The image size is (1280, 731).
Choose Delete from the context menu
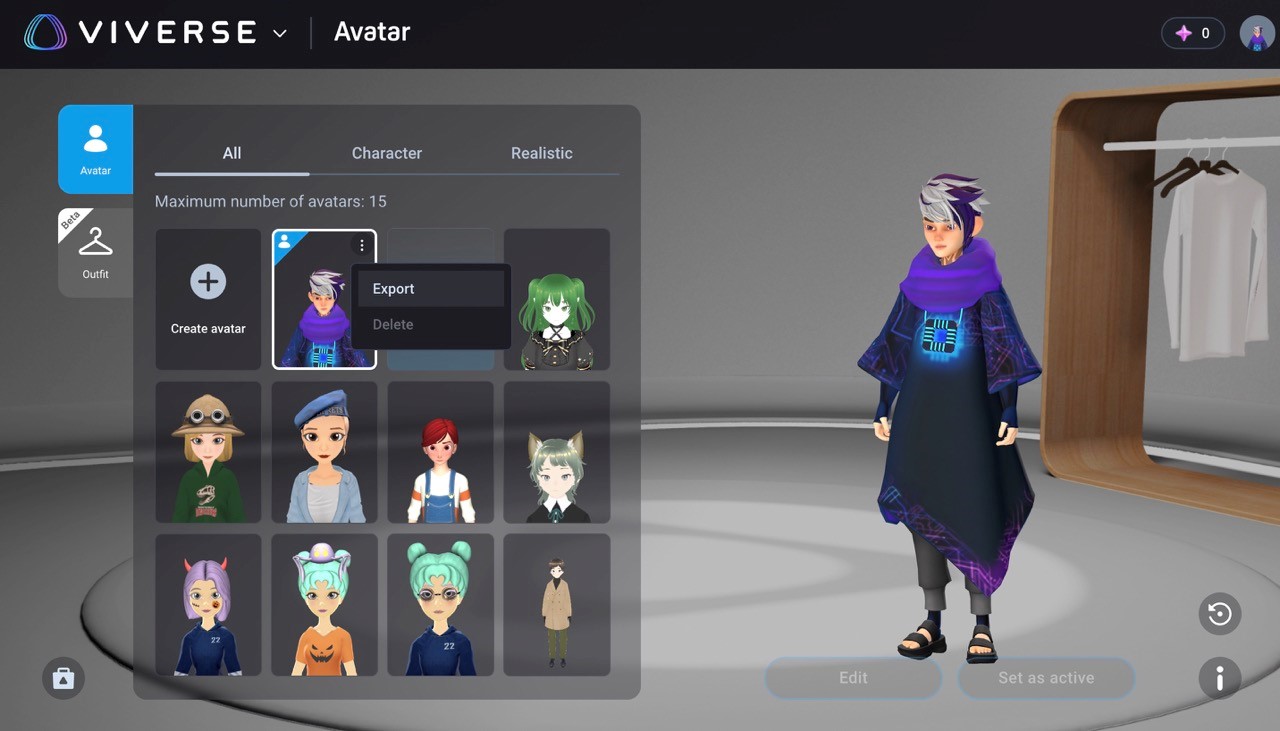(x=392, y=324)
